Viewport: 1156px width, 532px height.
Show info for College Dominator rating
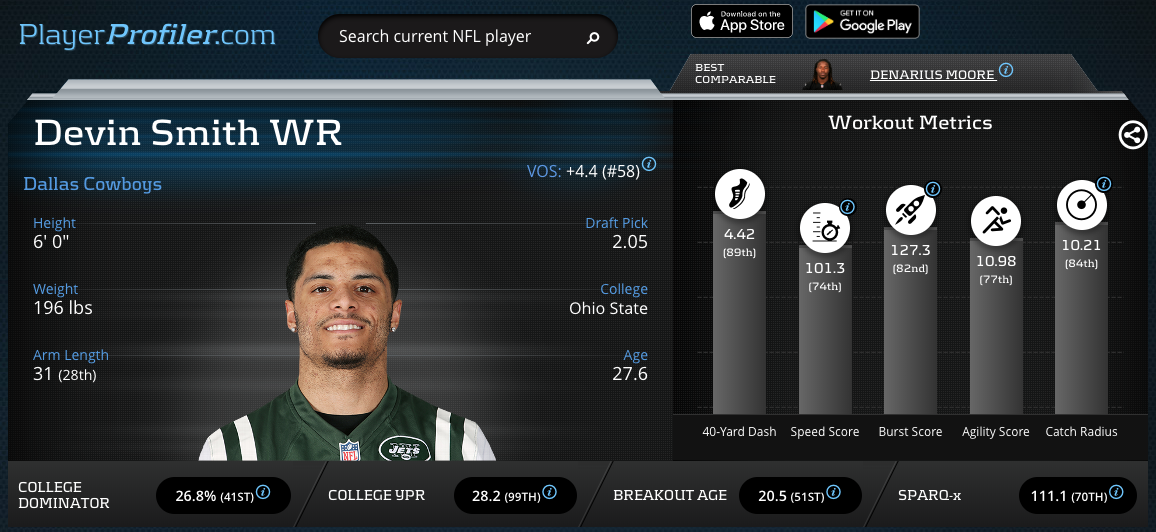click(264, 492)
